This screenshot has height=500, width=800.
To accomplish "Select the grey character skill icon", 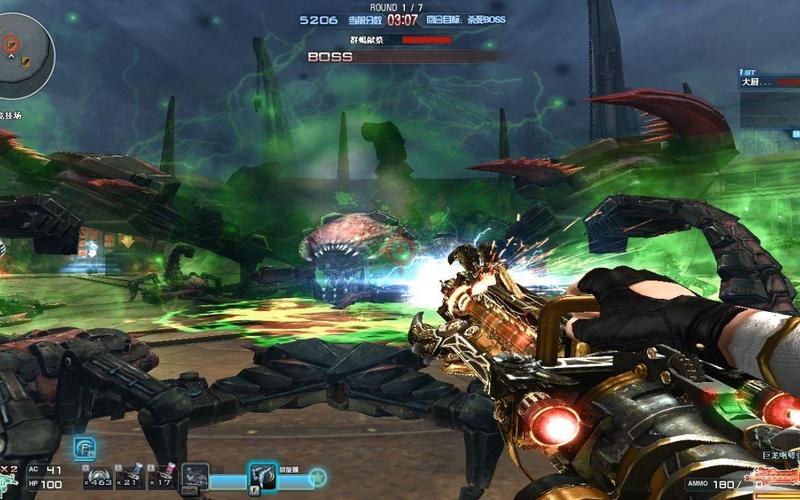I will point(196,477).
